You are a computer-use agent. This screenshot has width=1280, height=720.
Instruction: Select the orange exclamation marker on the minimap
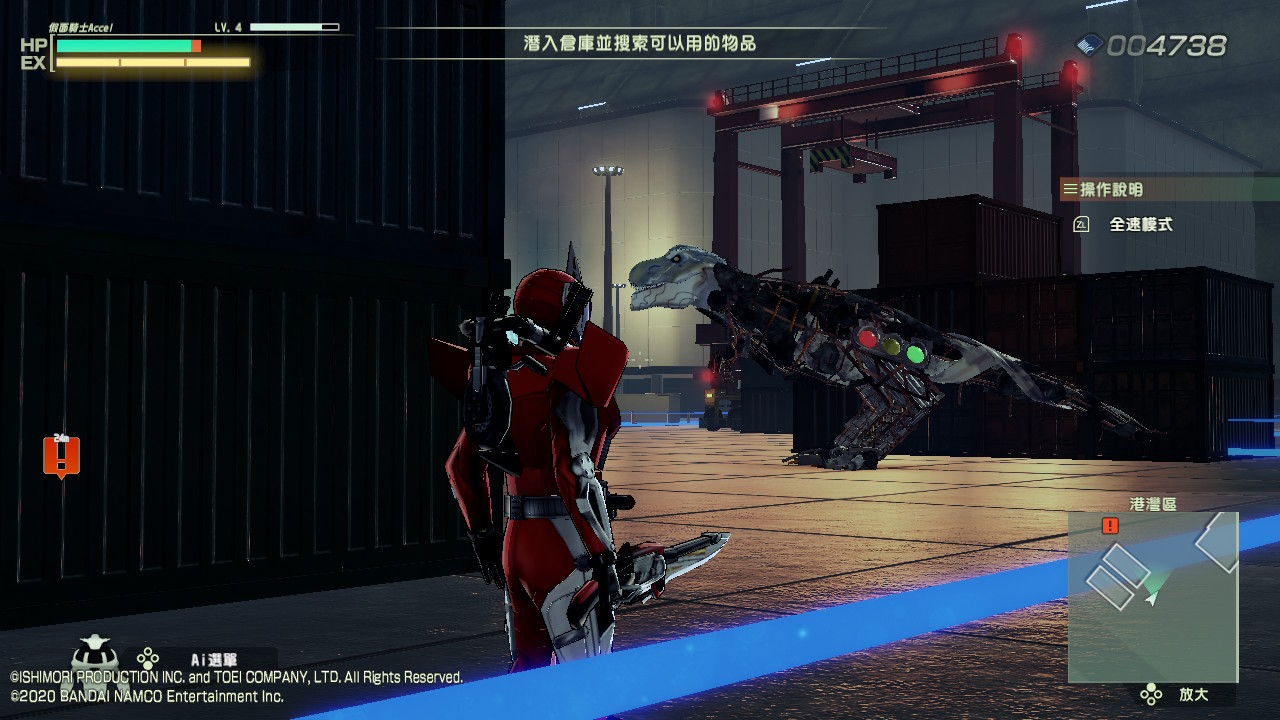(x=1110, y=526)
